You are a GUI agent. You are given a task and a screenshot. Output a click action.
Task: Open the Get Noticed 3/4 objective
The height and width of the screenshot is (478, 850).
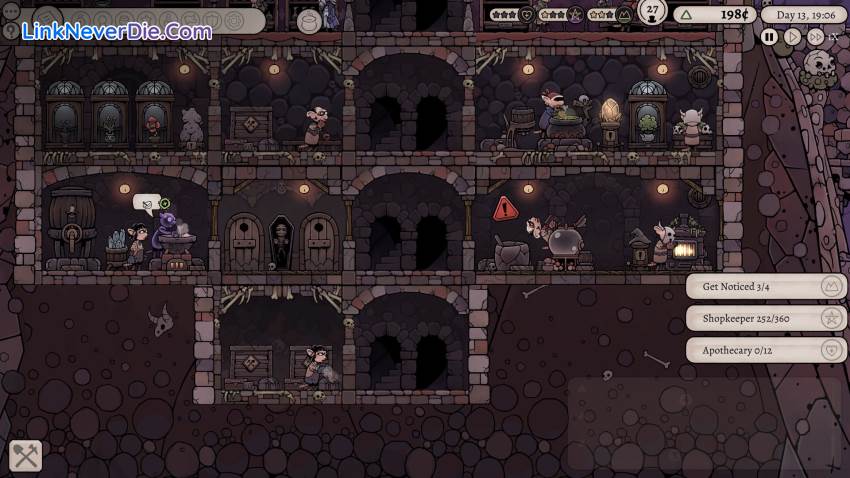point(766,287)
